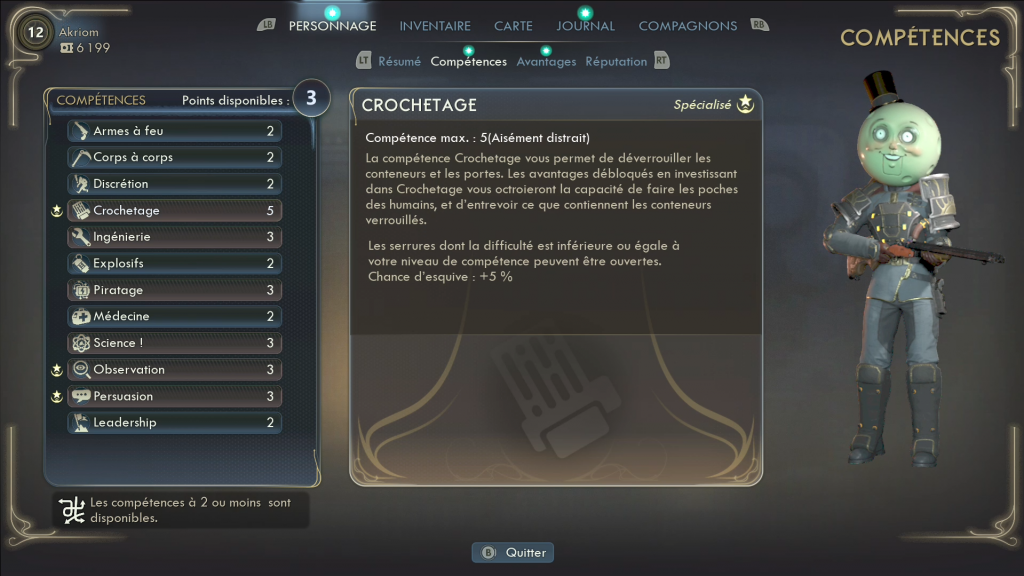Select the Personnage tab
The image size is (1024, 576).
click(332, 26)
